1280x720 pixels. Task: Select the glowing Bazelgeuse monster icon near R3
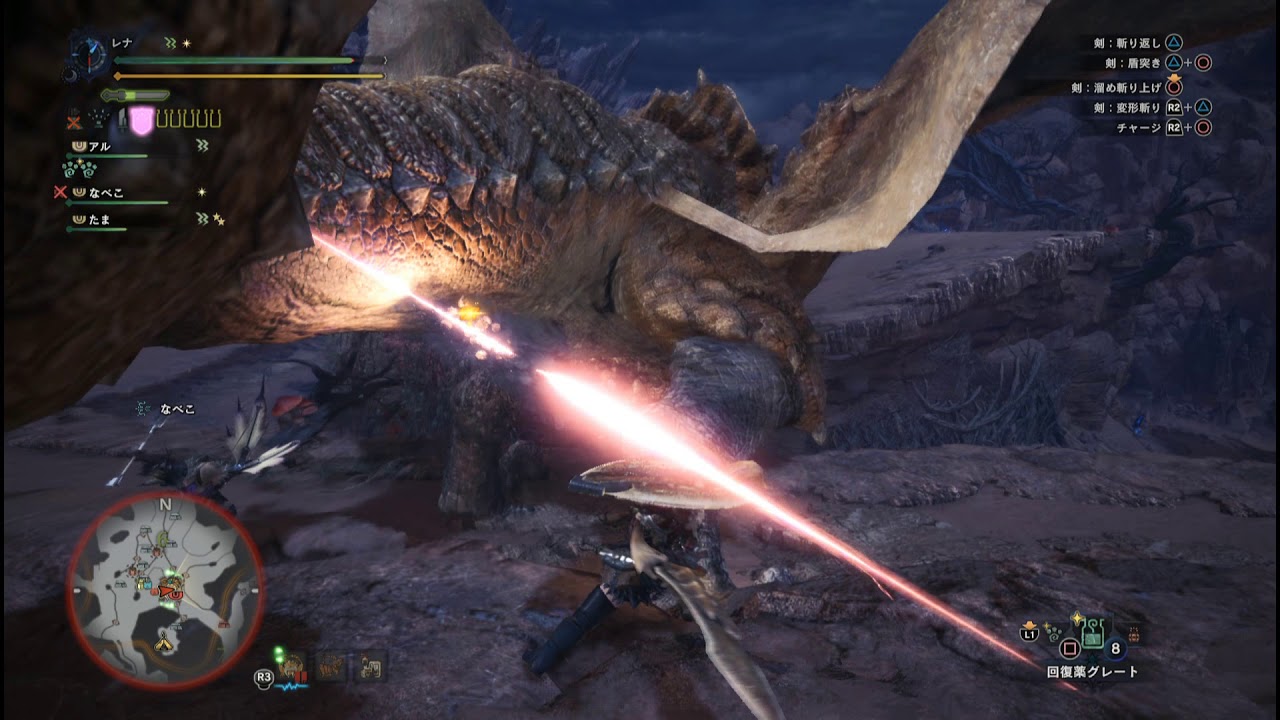(291, 662)
